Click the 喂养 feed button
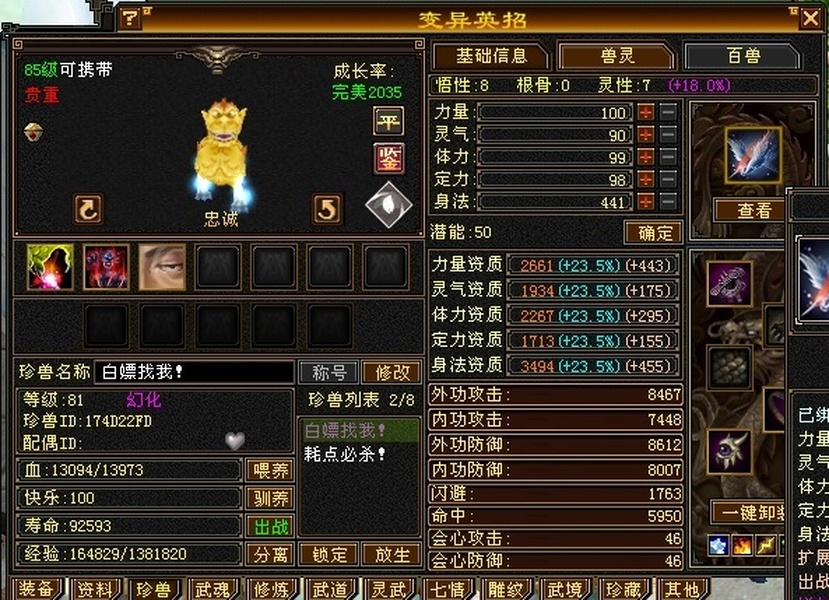Viewport: 829px width, 600px height. coord(269,470)
